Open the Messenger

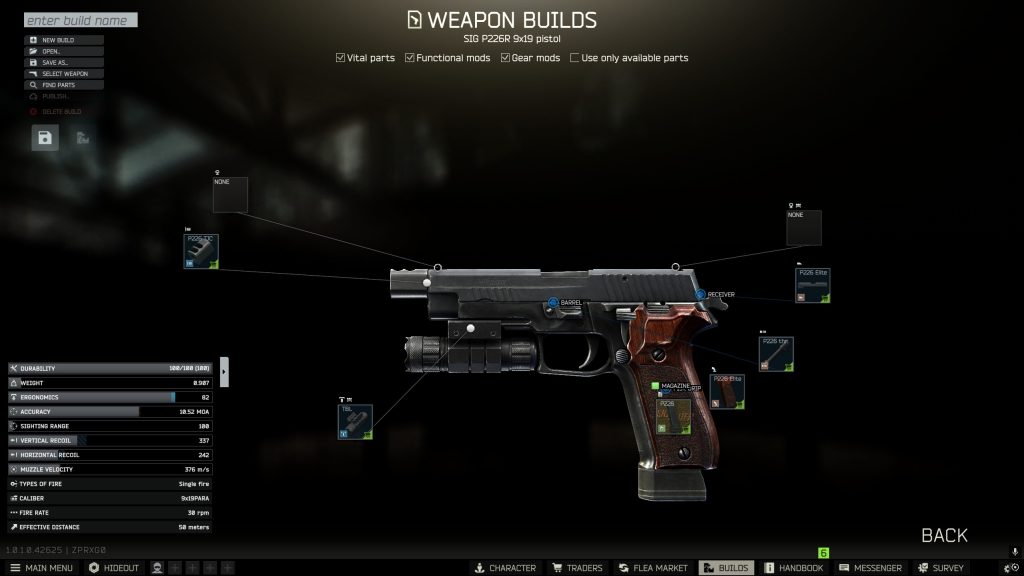coord(869,568)
